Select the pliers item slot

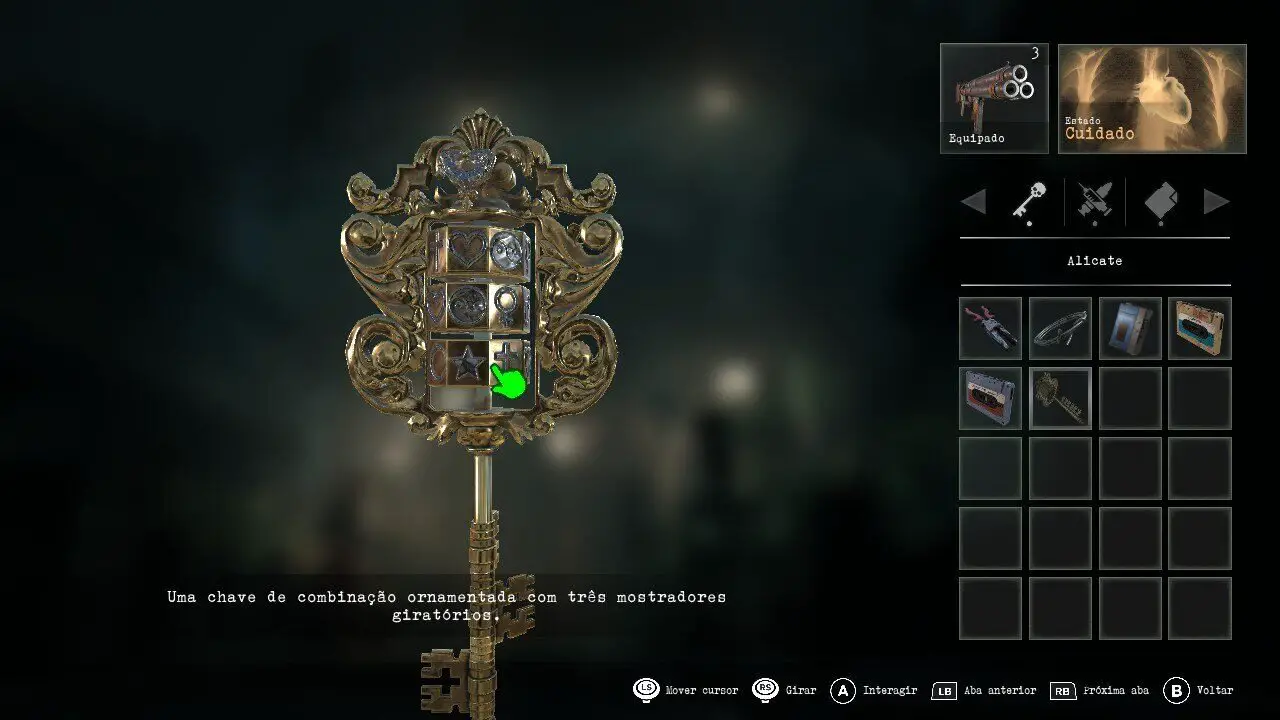990,328
